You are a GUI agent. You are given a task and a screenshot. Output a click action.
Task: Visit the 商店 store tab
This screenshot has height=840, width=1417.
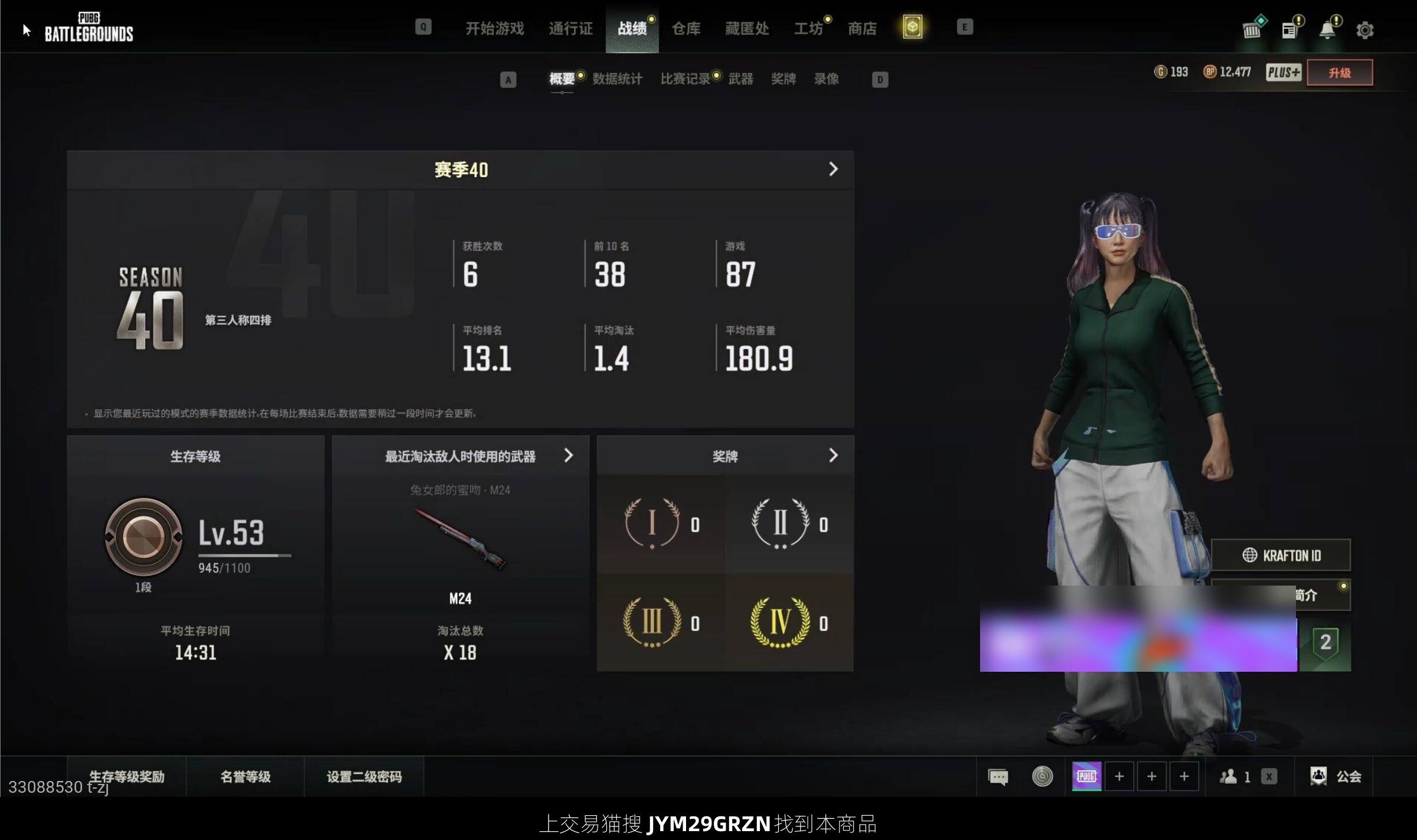pyautogui.click(x=862, y=28)
